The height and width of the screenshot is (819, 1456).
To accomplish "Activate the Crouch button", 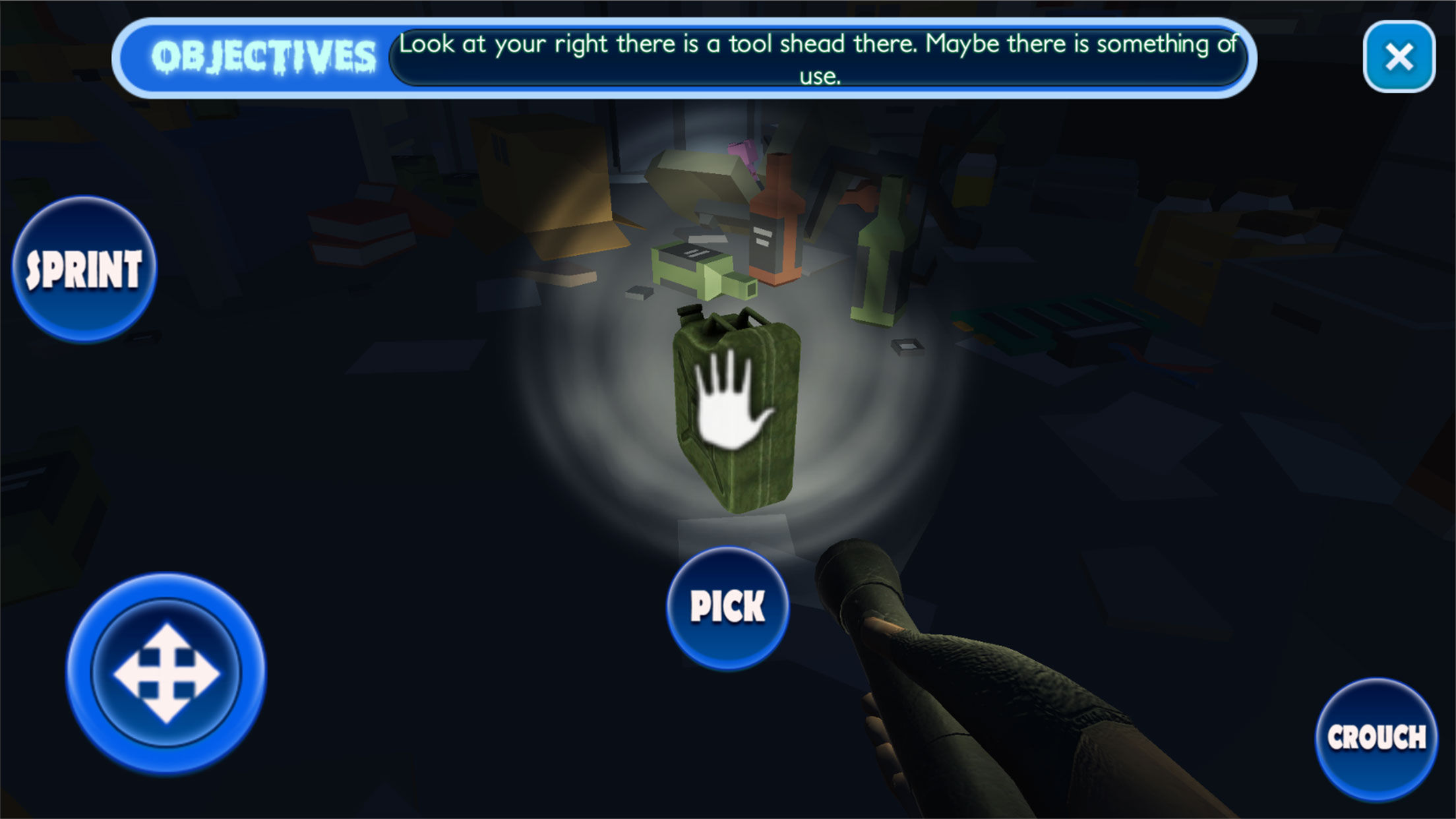I will point(1377,739).
